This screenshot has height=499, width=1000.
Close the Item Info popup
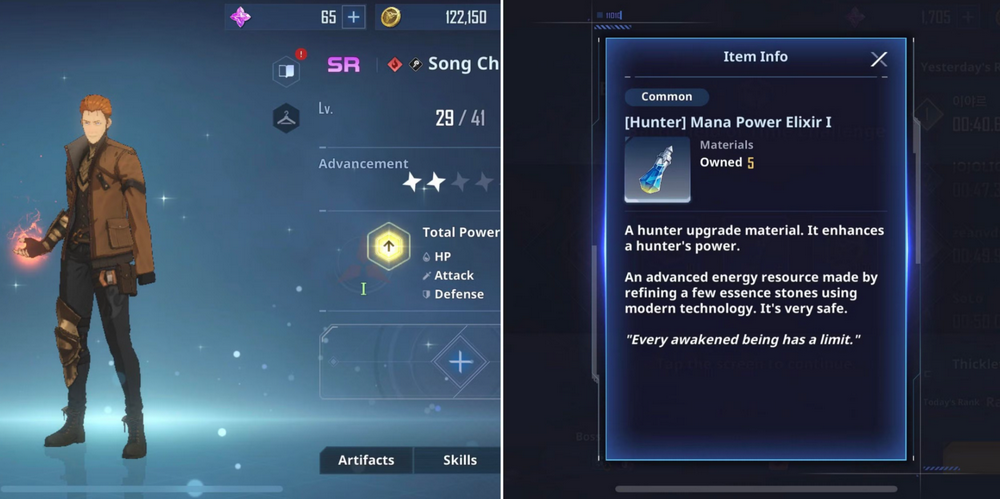click(879, 59)
